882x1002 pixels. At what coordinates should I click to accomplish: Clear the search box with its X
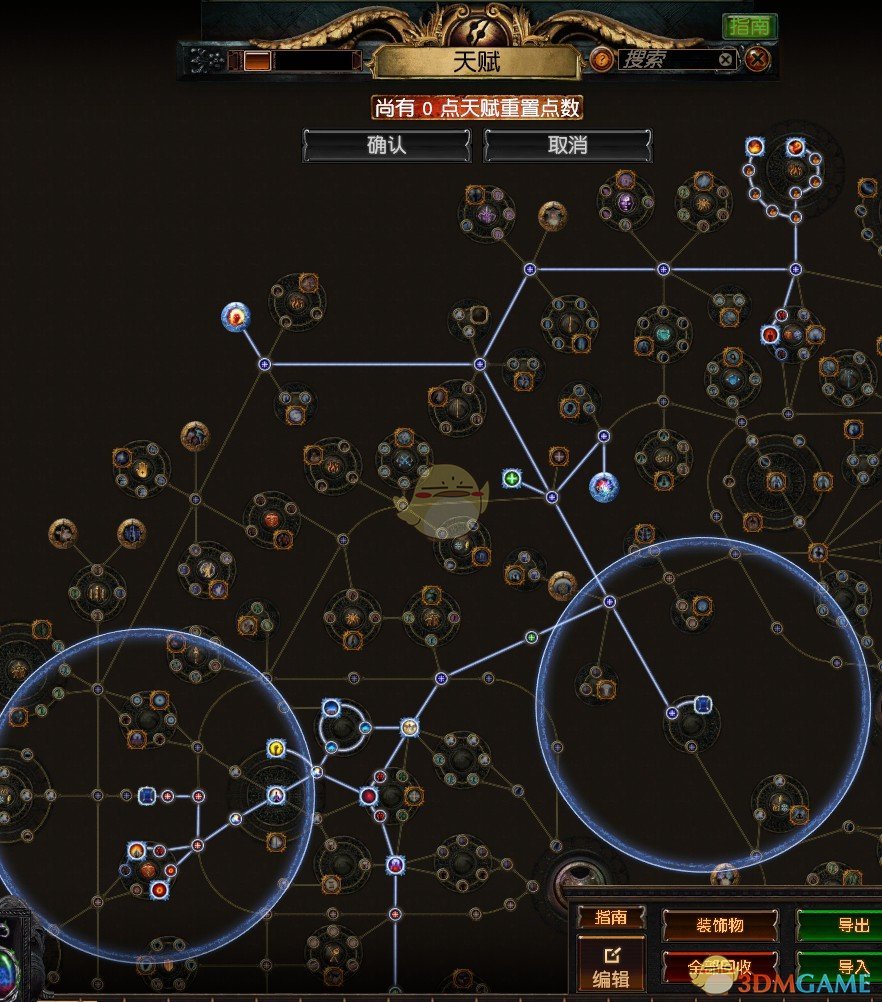(726, 60)
